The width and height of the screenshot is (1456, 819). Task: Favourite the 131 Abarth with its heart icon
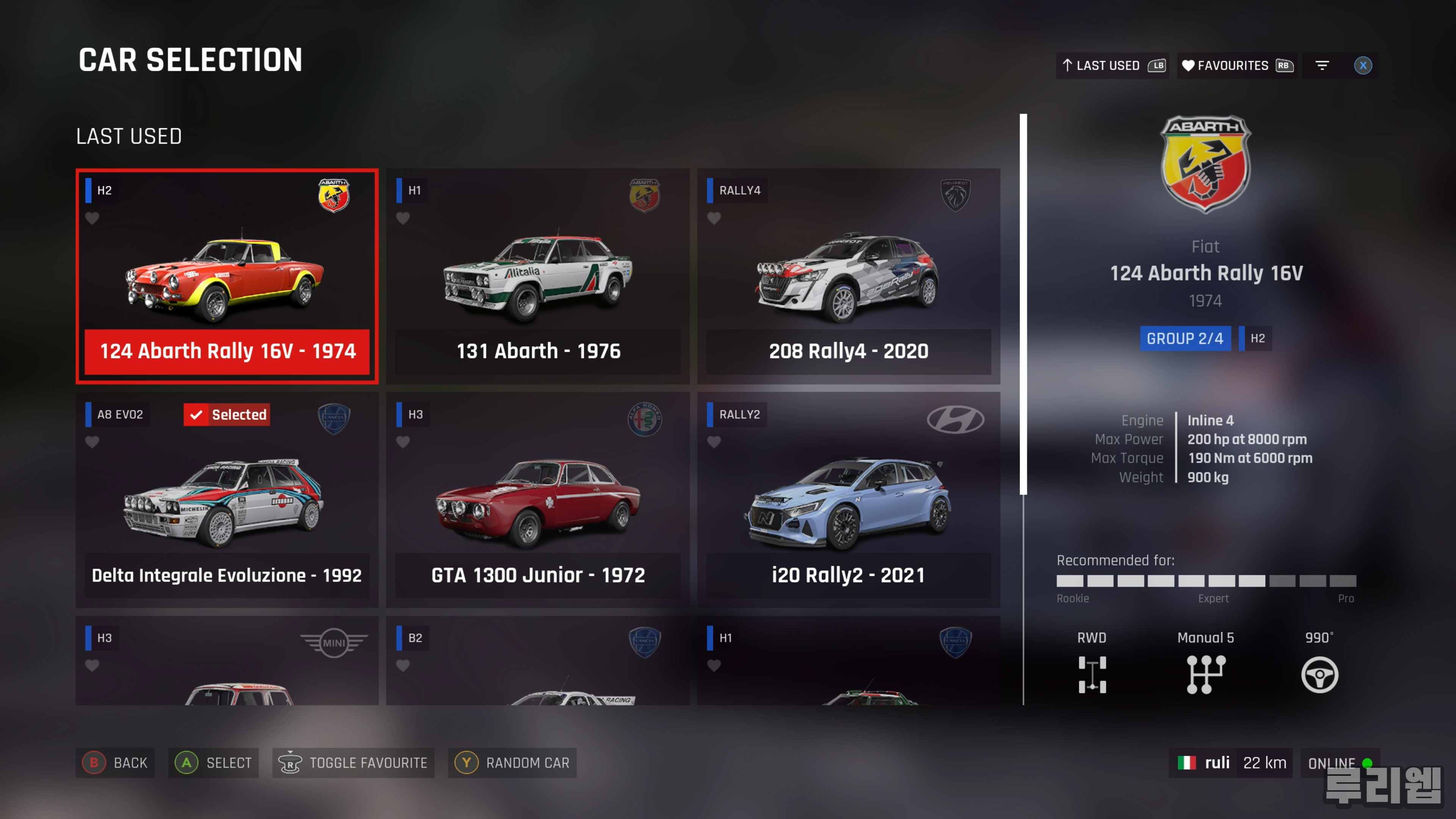(402, 218)
